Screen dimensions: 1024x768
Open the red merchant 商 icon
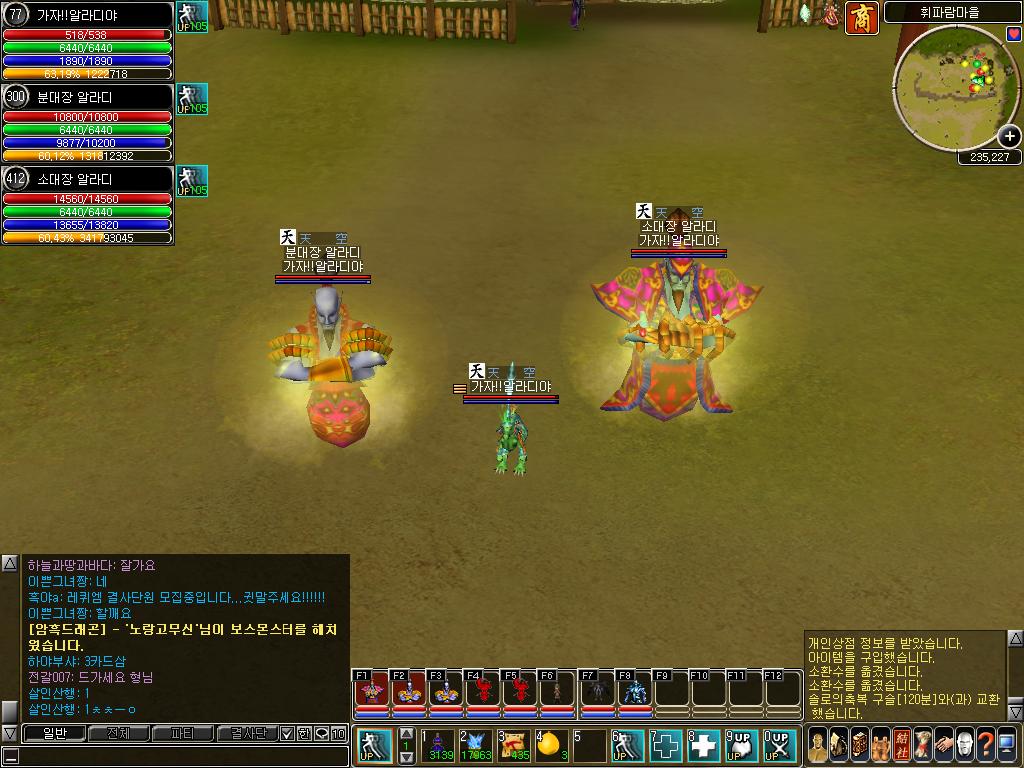(x=861, y=18)
